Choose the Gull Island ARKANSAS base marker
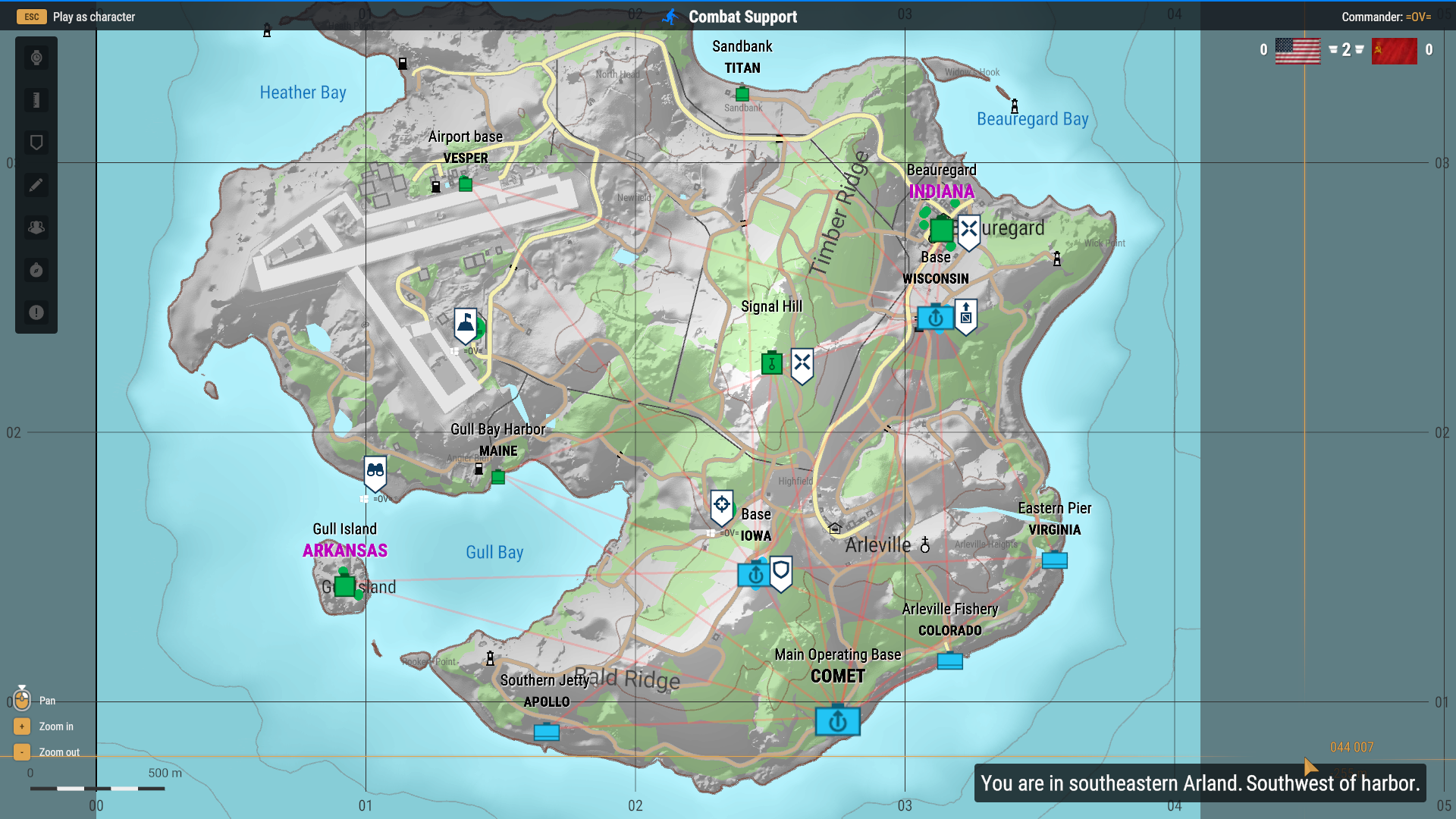The width and height of the screenshot is (1456, 819). [x=345, y=586]
